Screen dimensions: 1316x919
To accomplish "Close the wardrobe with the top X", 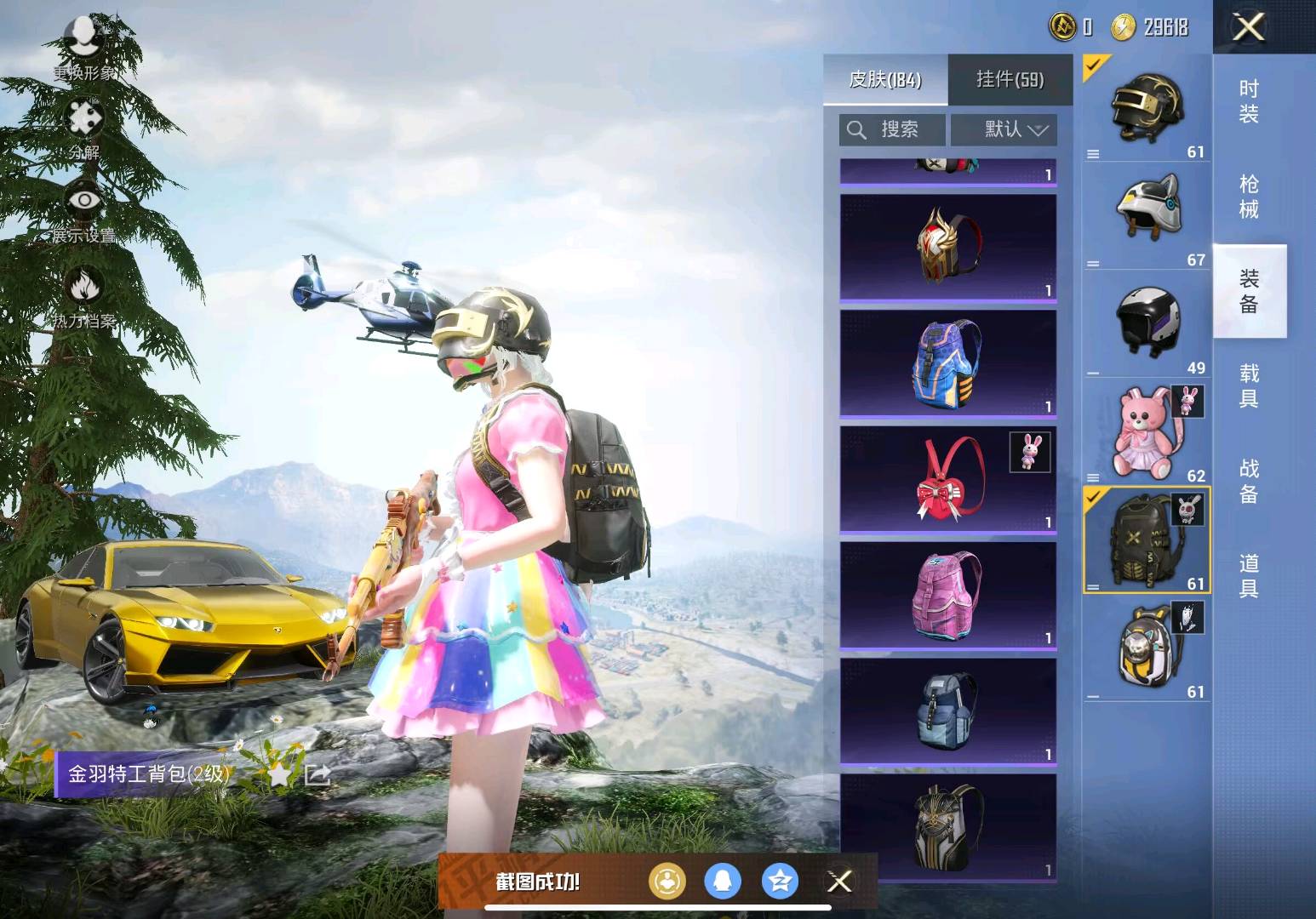I will click(1248, 28).
